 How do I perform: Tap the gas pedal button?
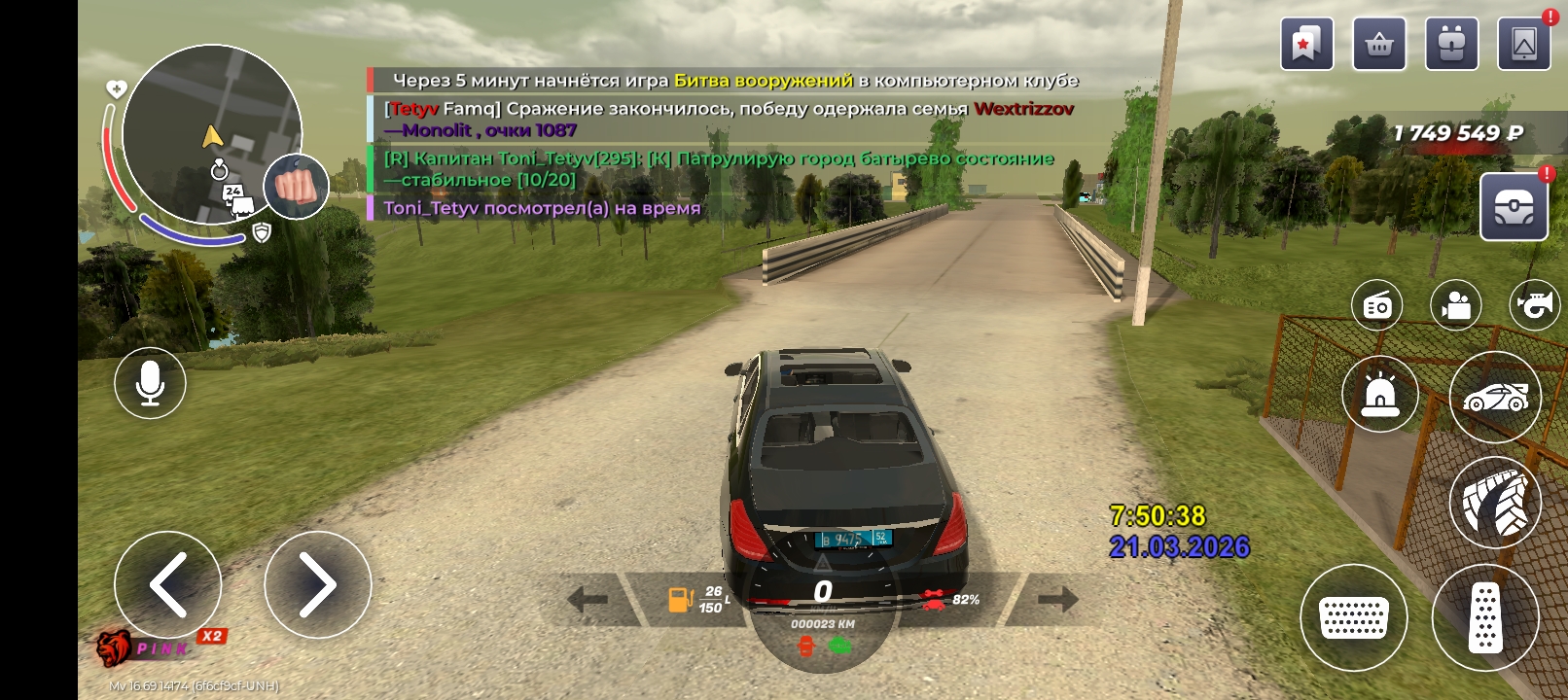[1485, 617]
